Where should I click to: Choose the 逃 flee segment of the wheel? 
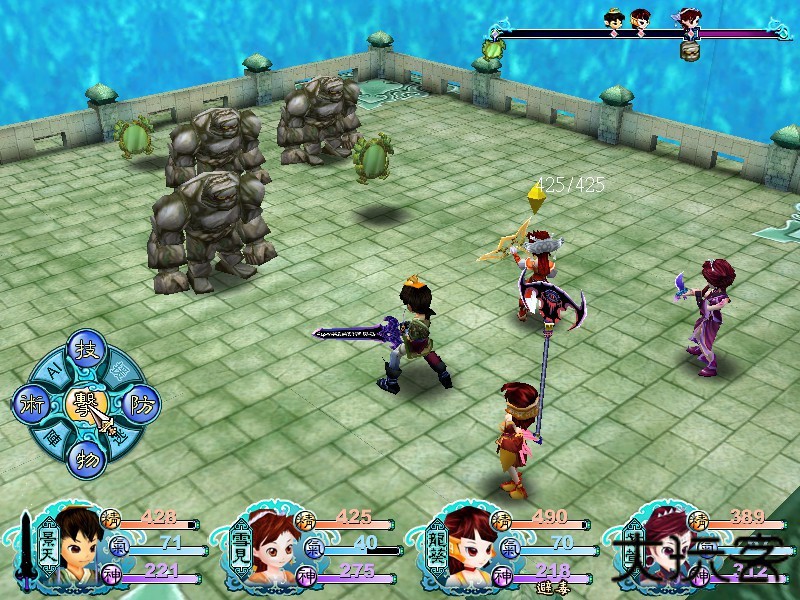(x=117, y=436)
